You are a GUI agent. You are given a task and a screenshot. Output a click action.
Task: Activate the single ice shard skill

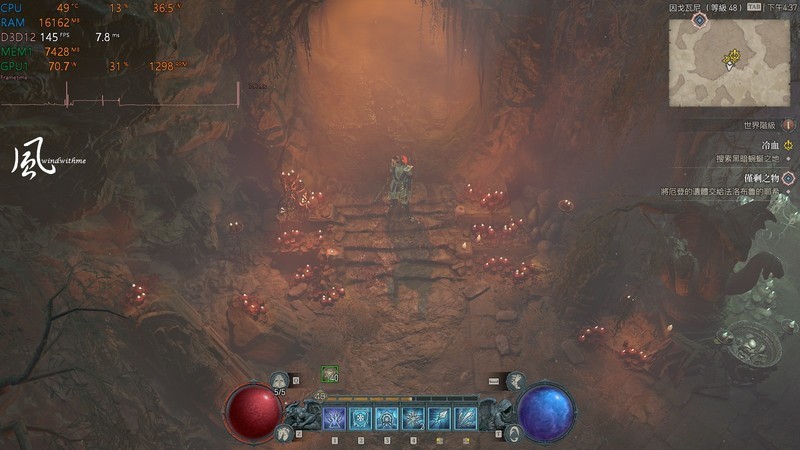point(439,418)
